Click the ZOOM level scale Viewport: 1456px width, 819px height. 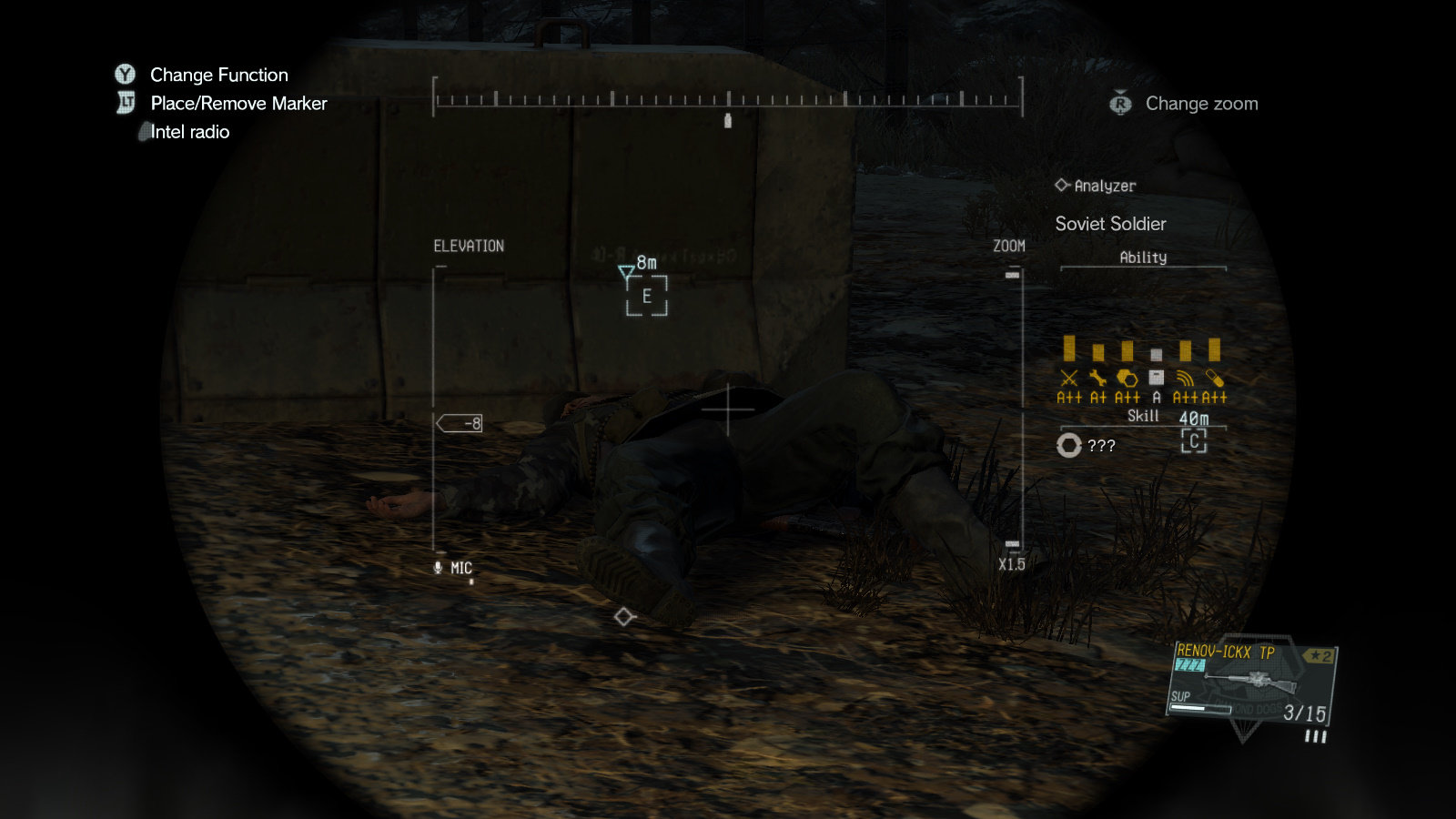click(x=1013, y=409)
